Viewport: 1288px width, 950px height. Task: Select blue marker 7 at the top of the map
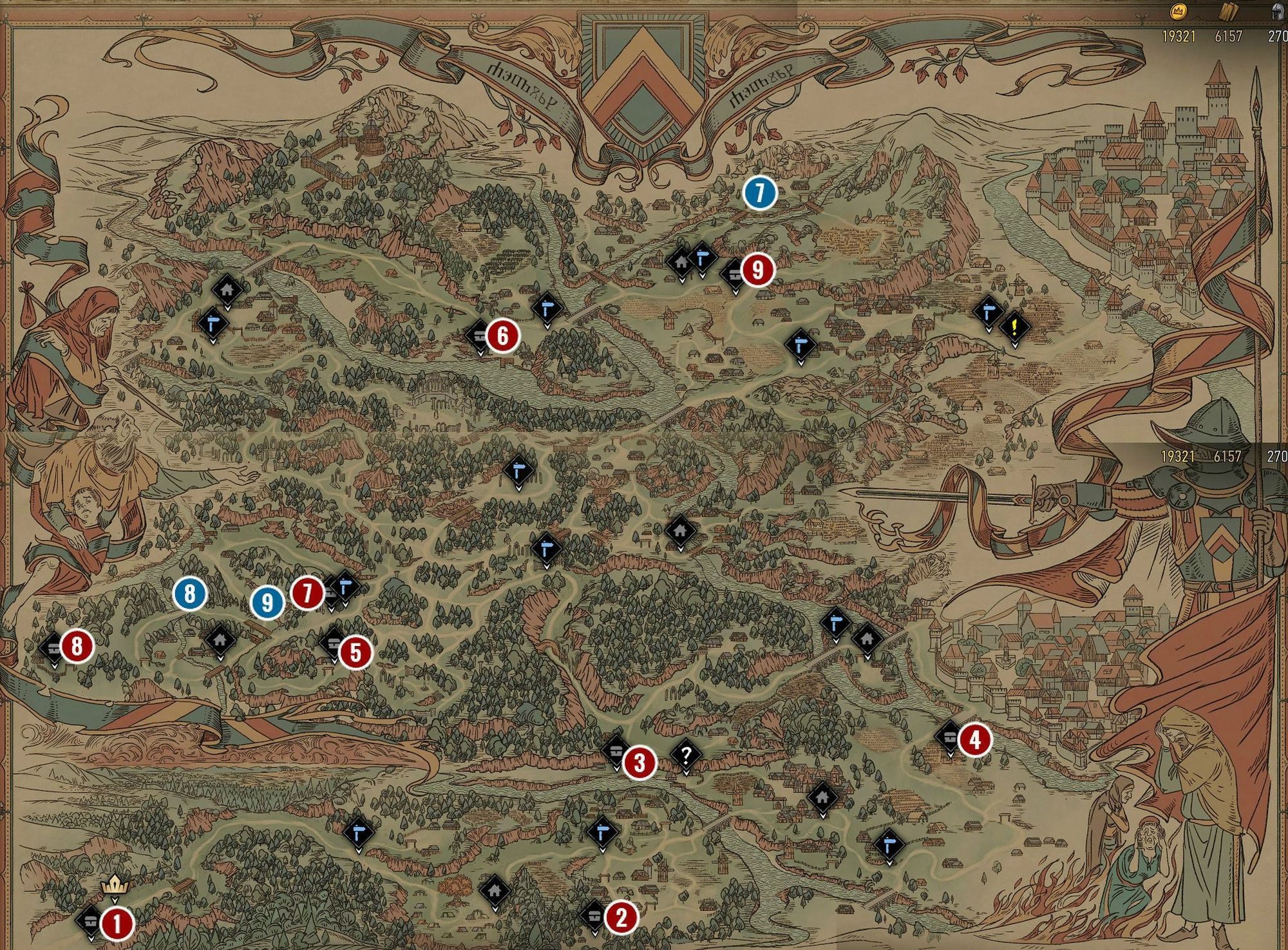tap(760, 192)
